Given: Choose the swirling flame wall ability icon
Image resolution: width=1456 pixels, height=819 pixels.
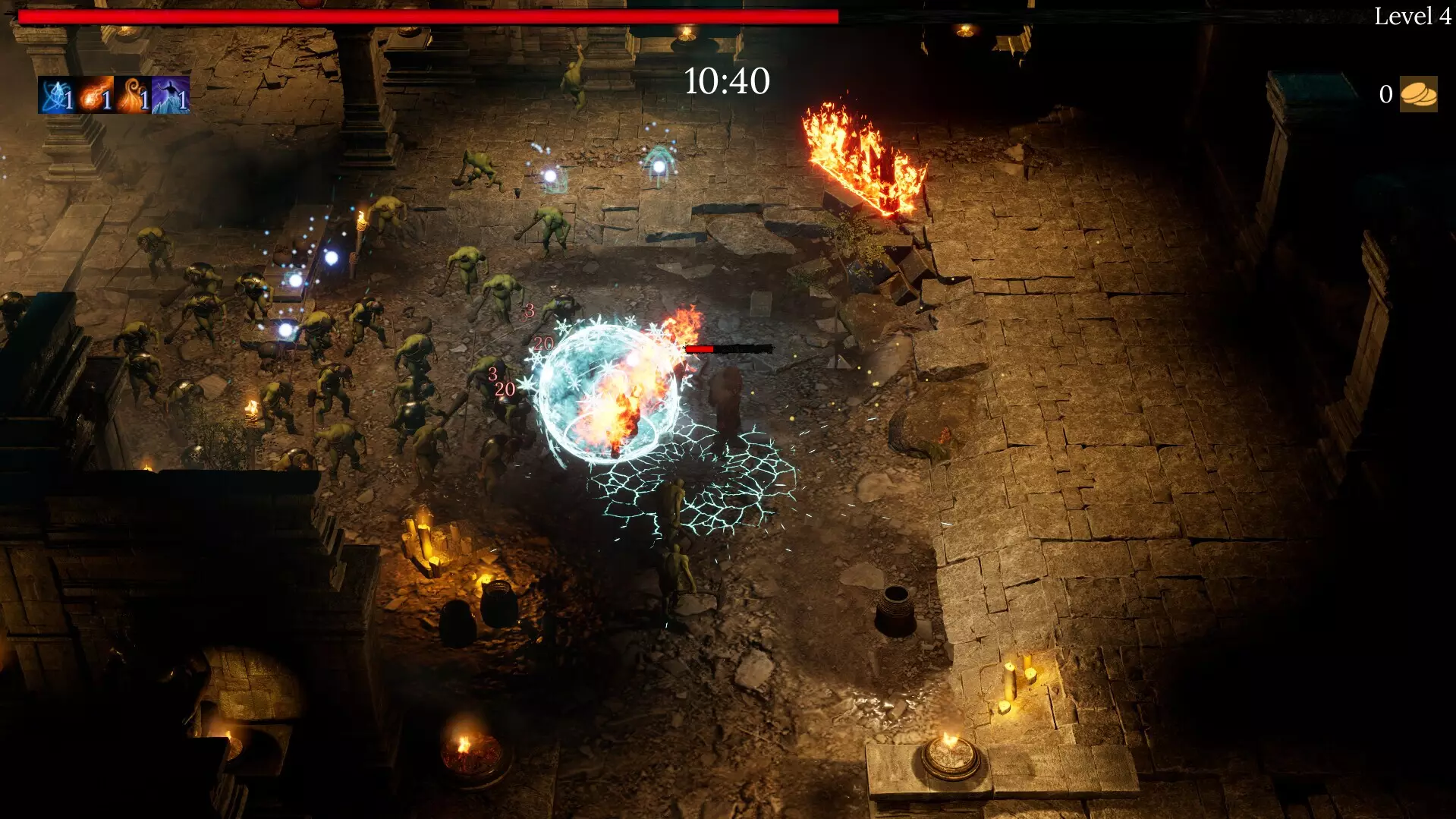Looking at the screenshot, I should point(133,96).
